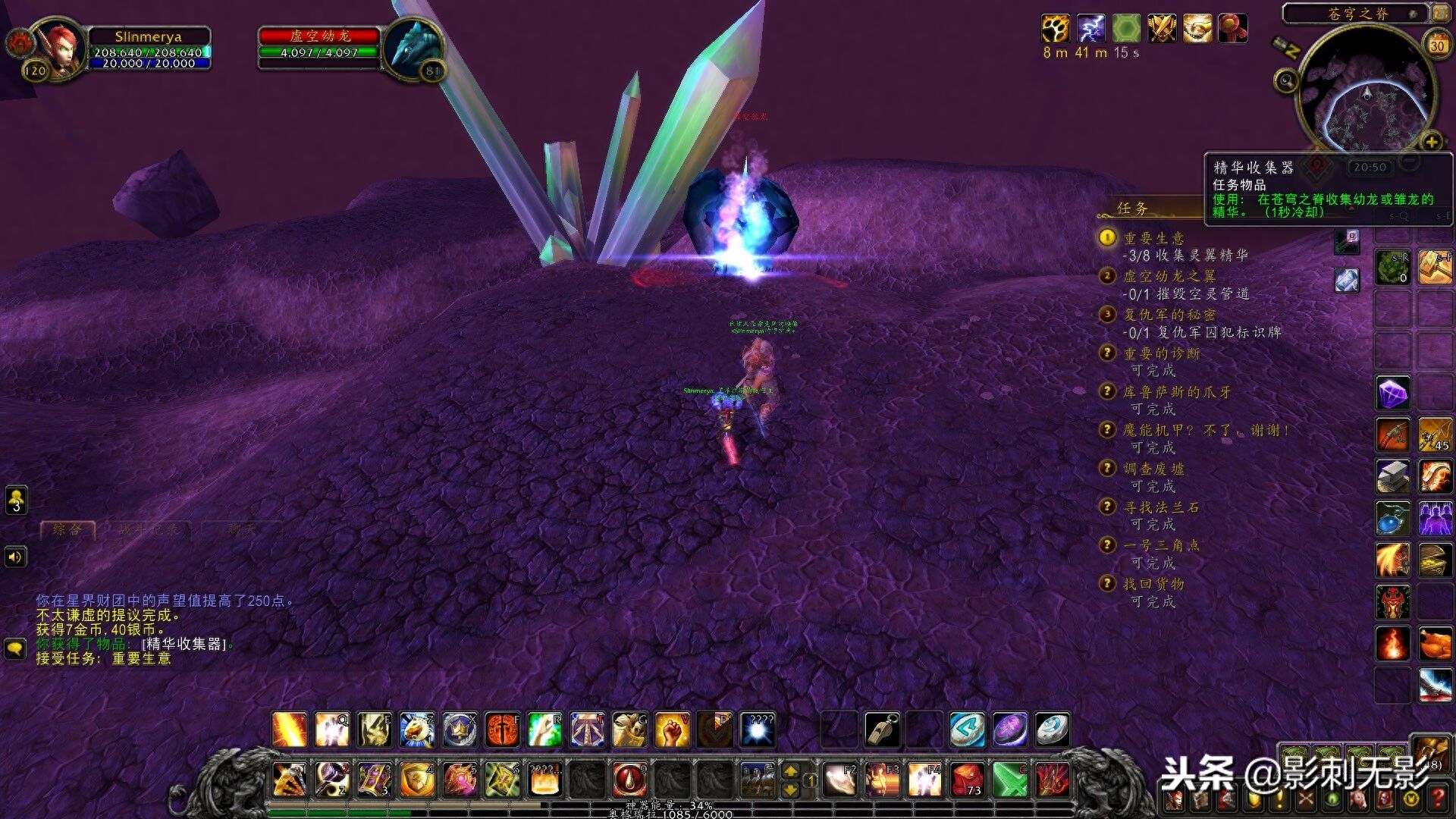Open the calendar button showing 30
The image size is (1456, 819).
[x=1437, y=44]
